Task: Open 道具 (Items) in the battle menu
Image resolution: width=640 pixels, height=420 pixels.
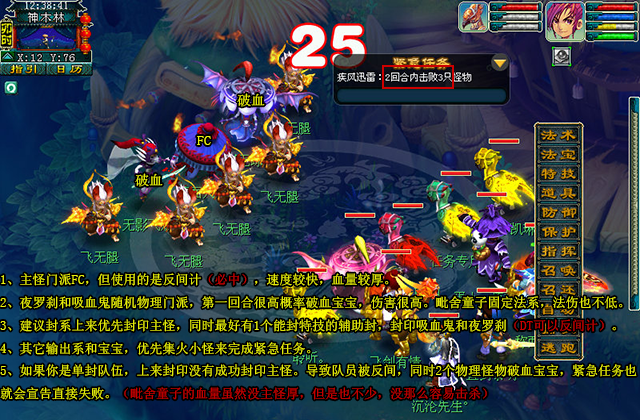Action: tap(559, 192)
